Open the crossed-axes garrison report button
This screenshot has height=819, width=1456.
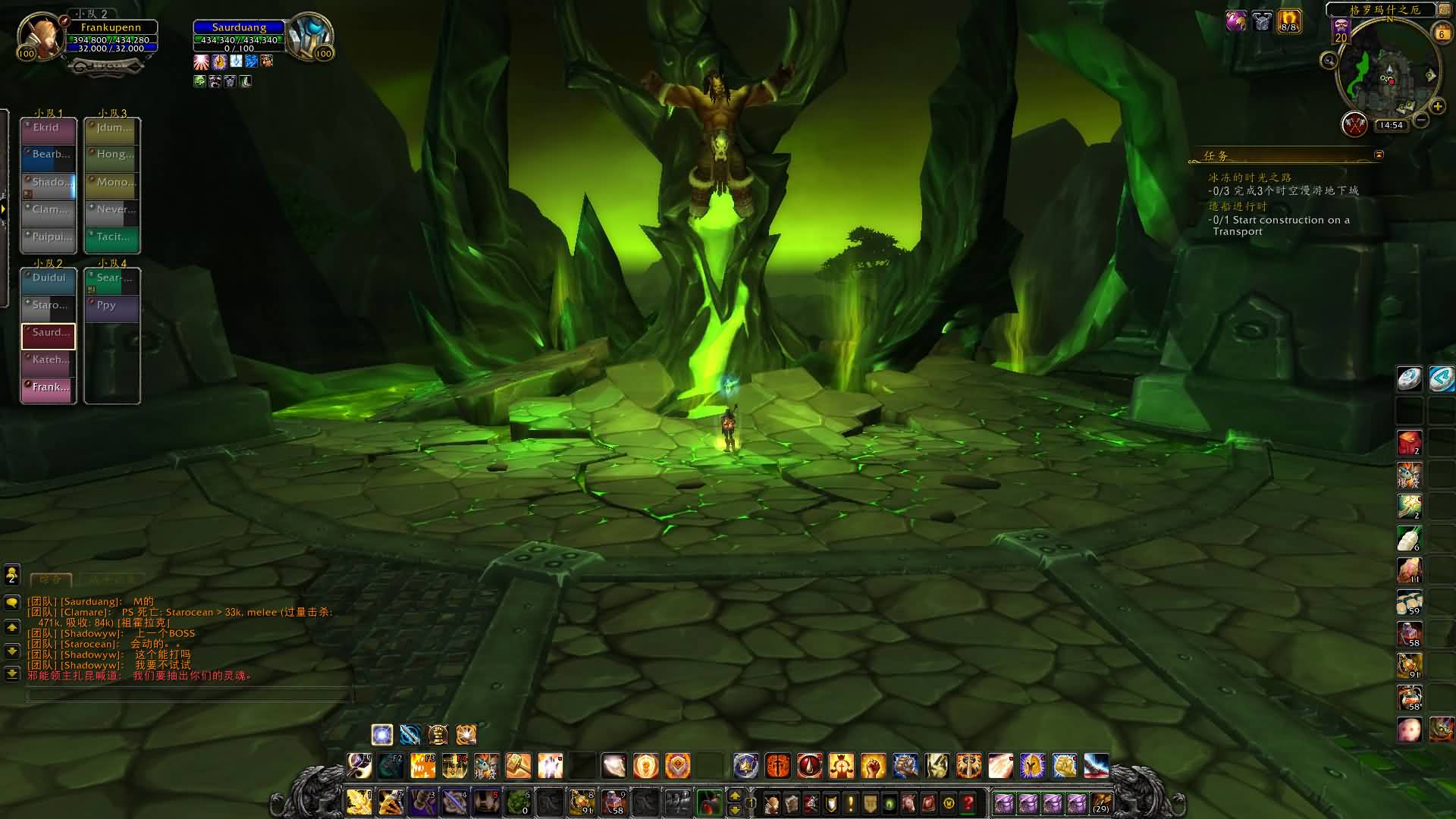1354,124
